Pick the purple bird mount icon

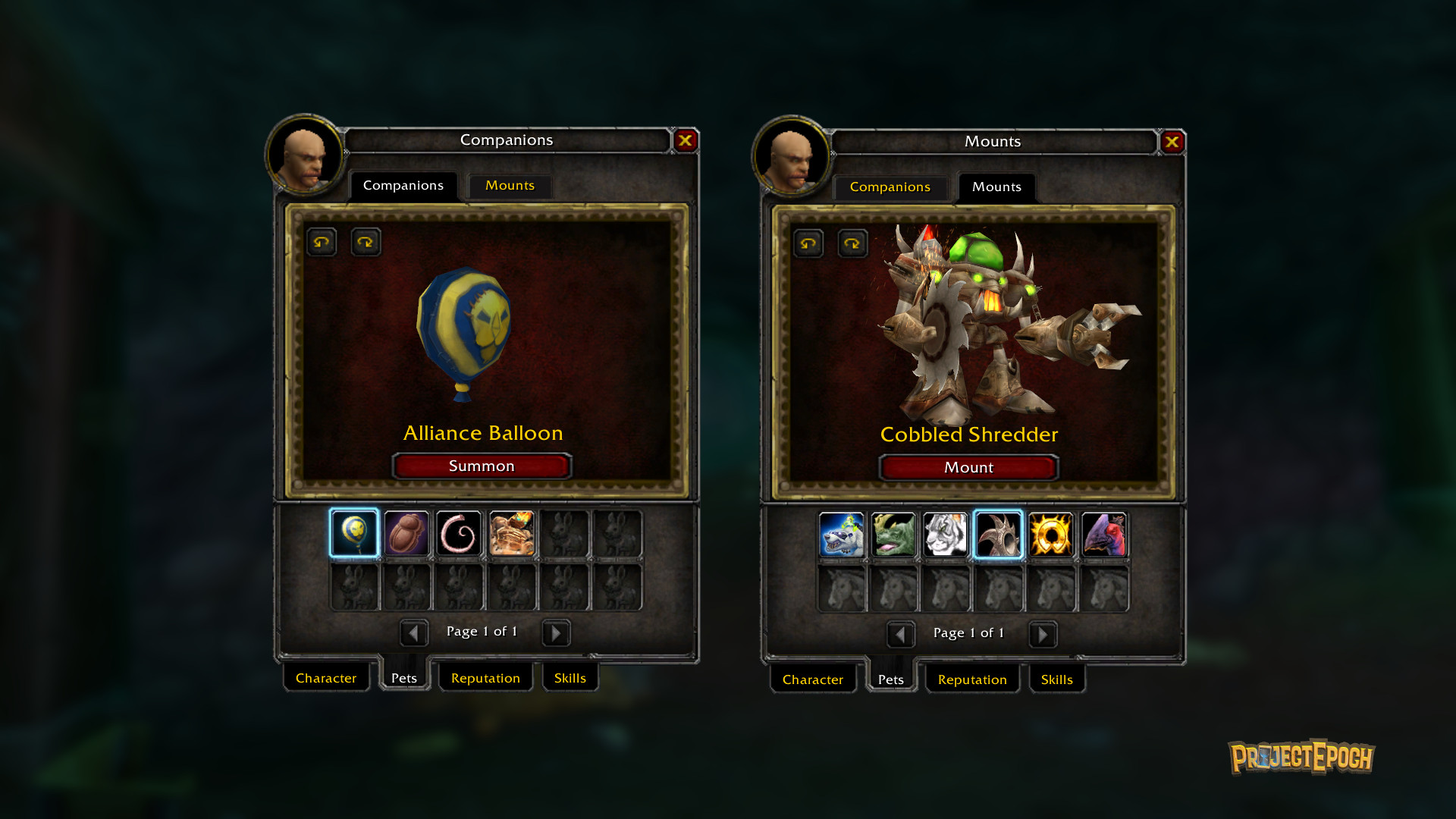[x=1103, y=535]
